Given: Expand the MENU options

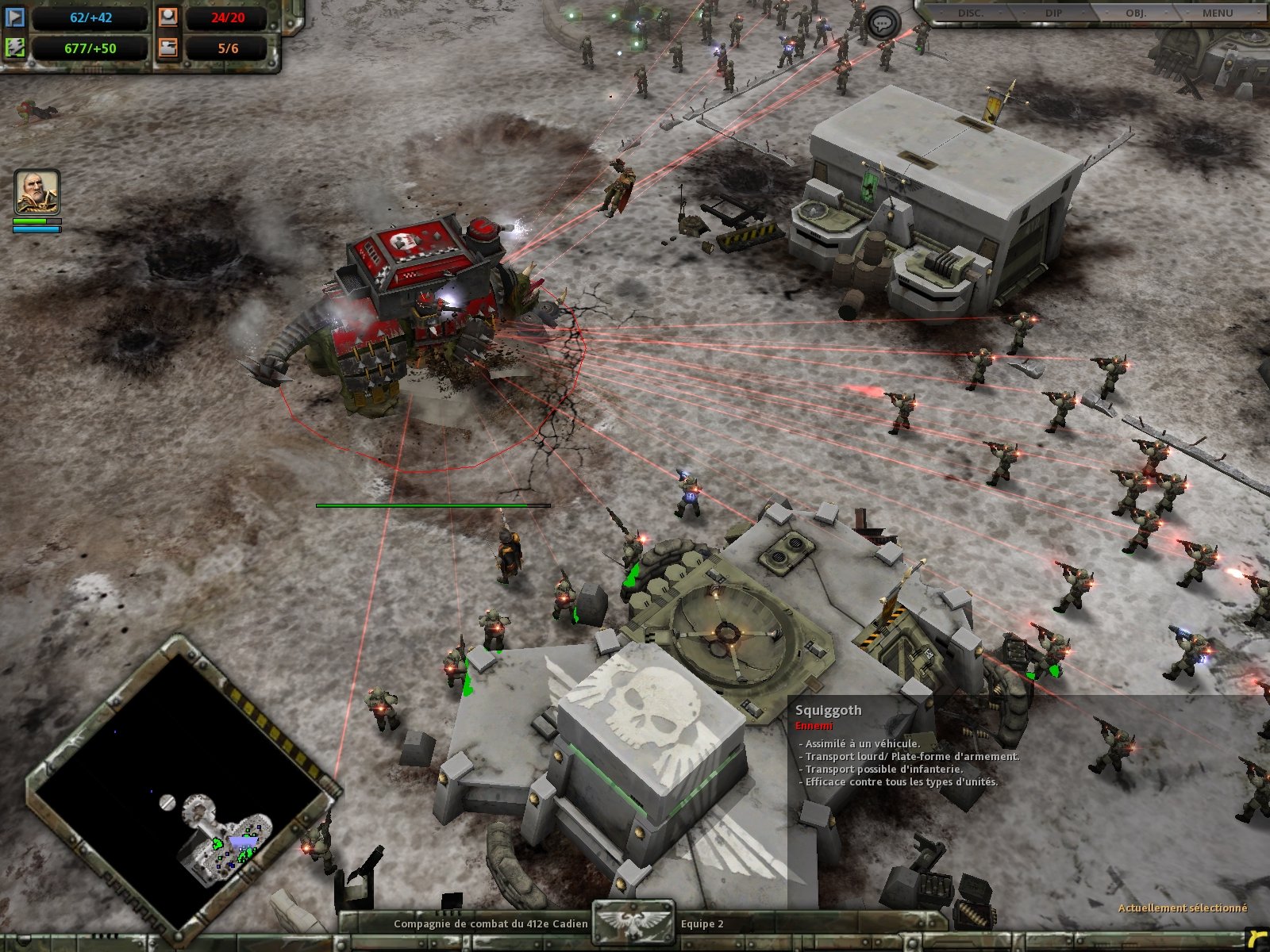Looking at the screenshot, I should (x=1218, y=12).
